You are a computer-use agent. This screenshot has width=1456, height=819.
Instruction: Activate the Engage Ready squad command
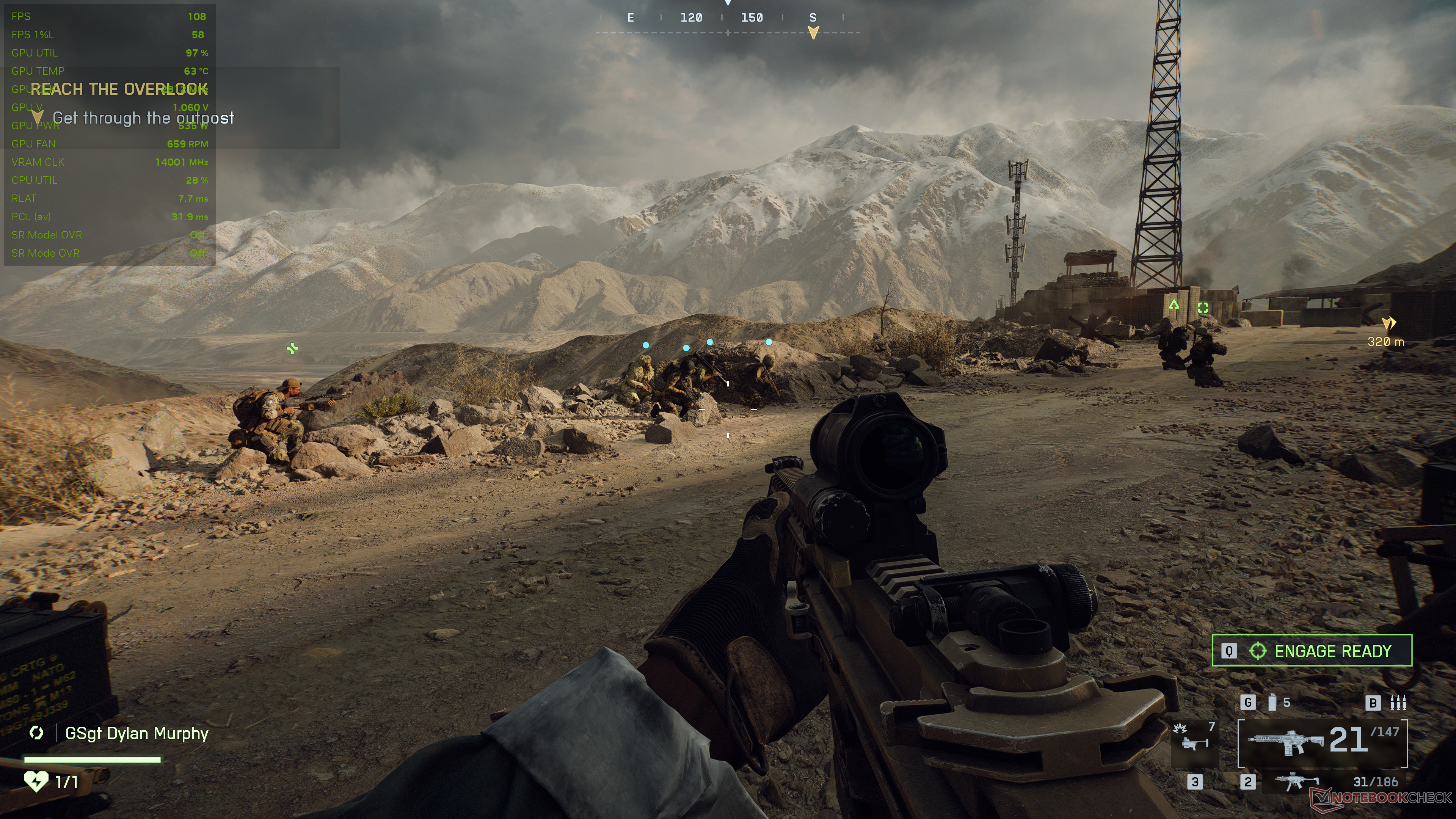tap(1311, 651)
